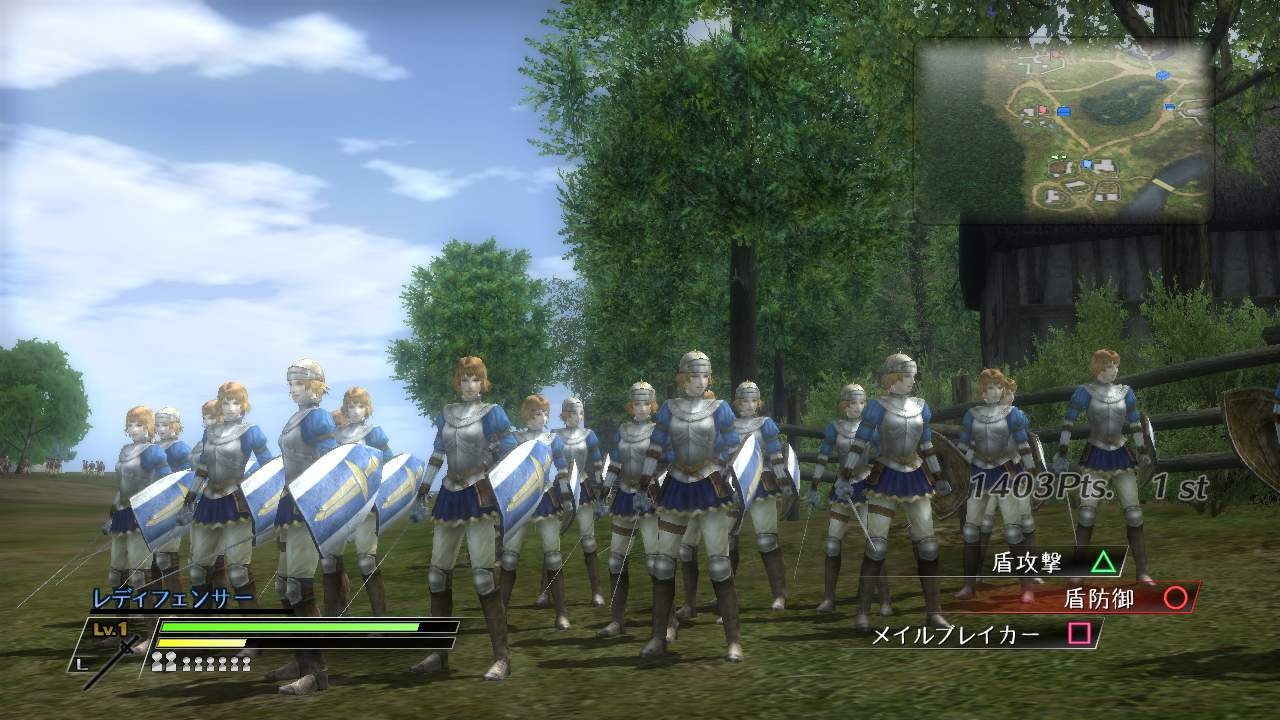Toggle the Lv.1 level badge display
This screenshot has width=1280, height=720.
tap(108, 628)
